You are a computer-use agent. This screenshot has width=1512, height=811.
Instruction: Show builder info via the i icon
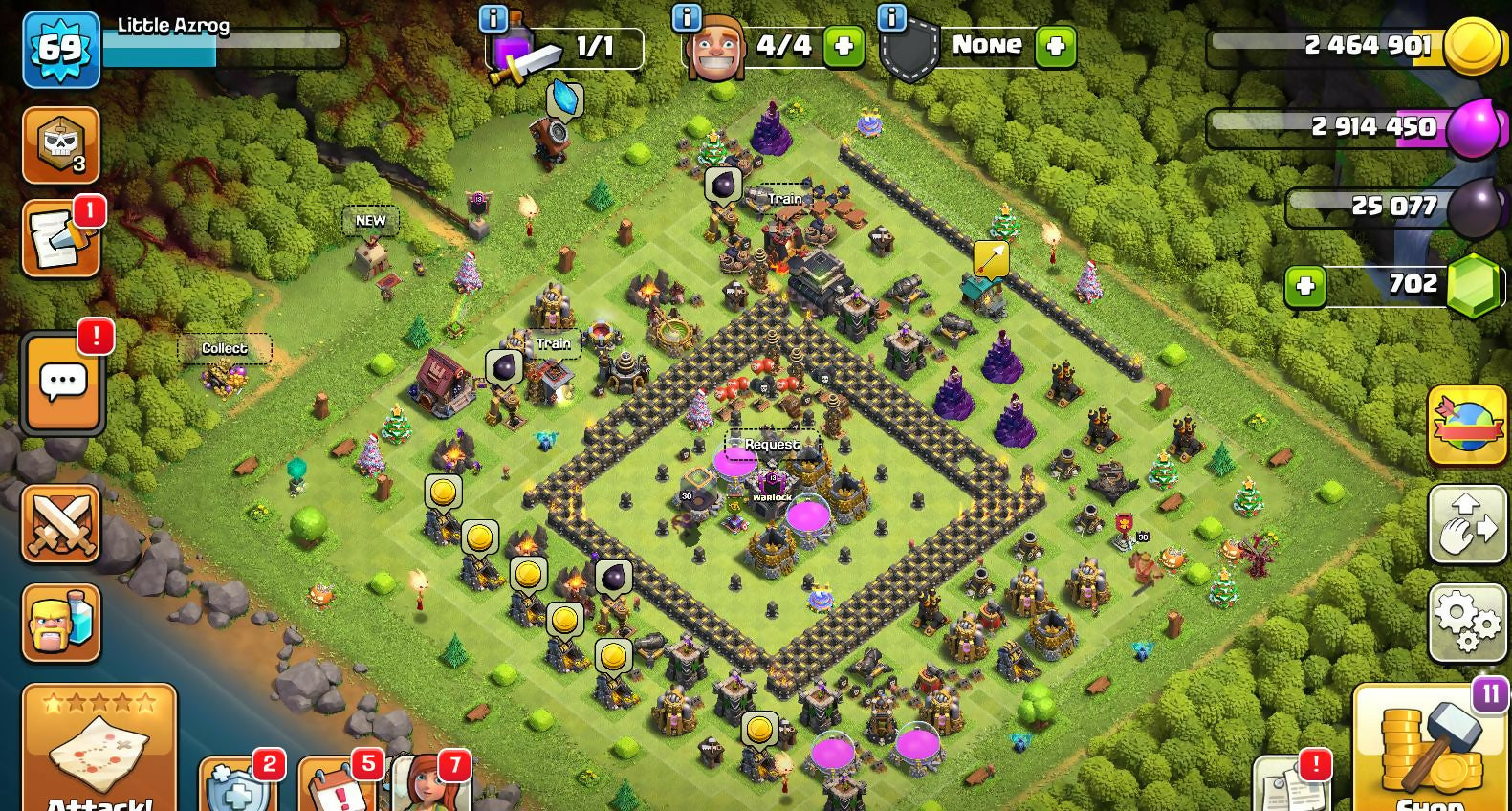pos(687,17)
